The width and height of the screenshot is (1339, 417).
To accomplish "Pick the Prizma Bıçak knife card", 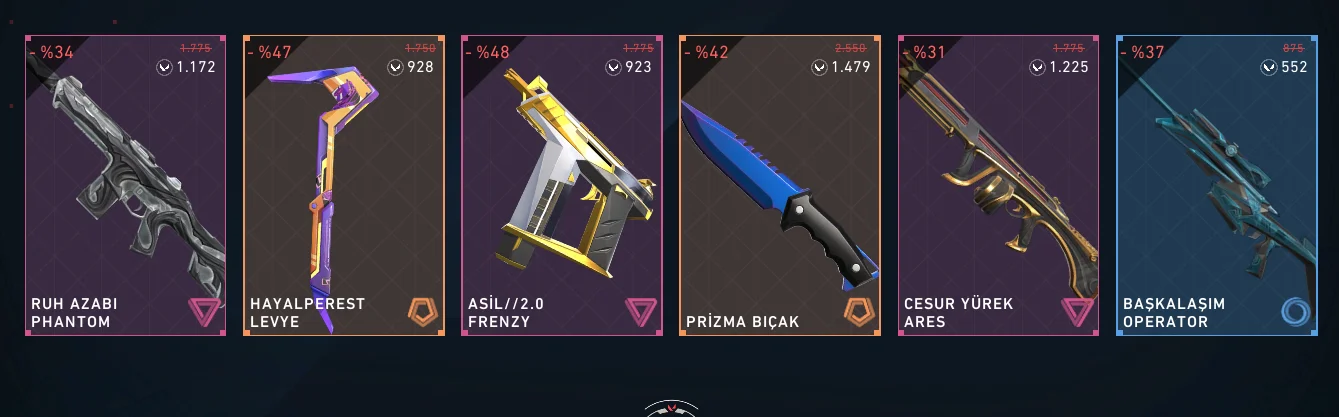I will pos(780,186).
